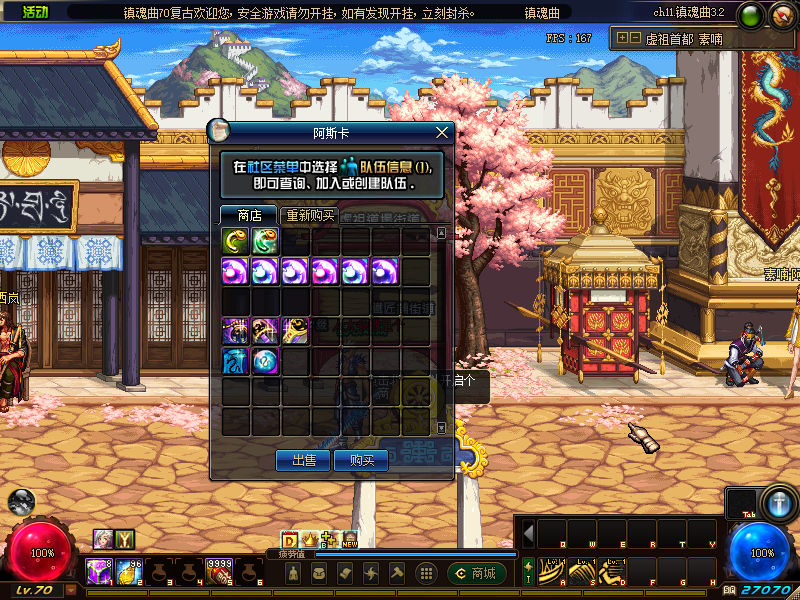Open the grid menu button

click(x=426, y=573)
